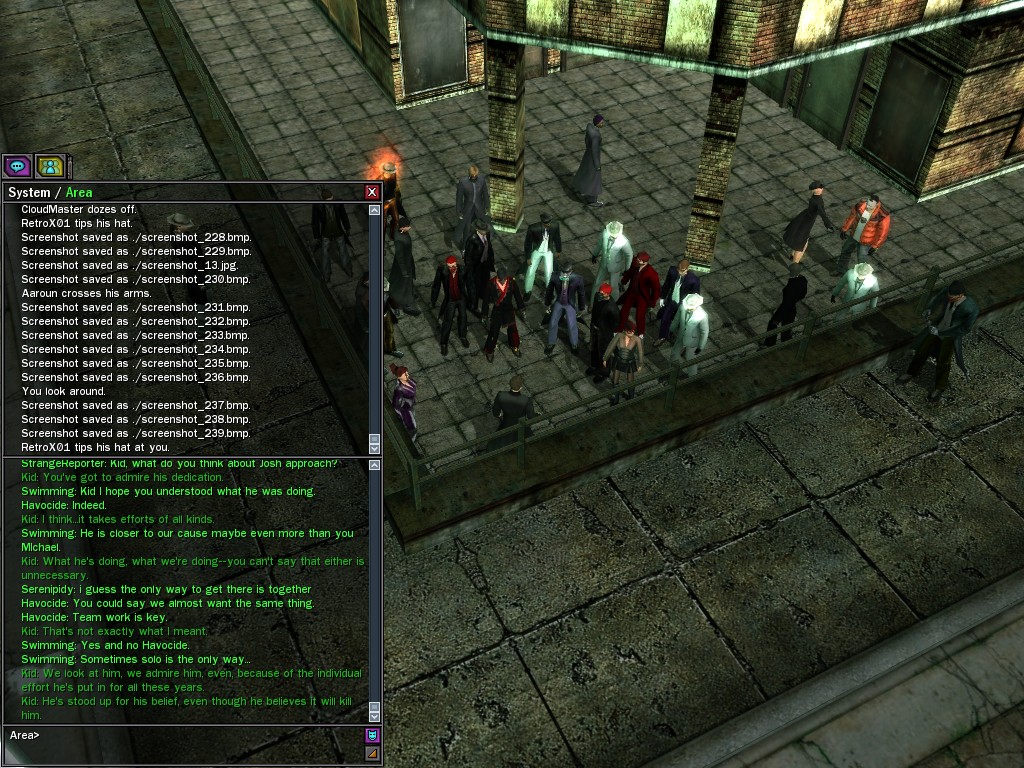Click the orange triangle resize icon
The image size is (1024, 768).
coord(373,753)
